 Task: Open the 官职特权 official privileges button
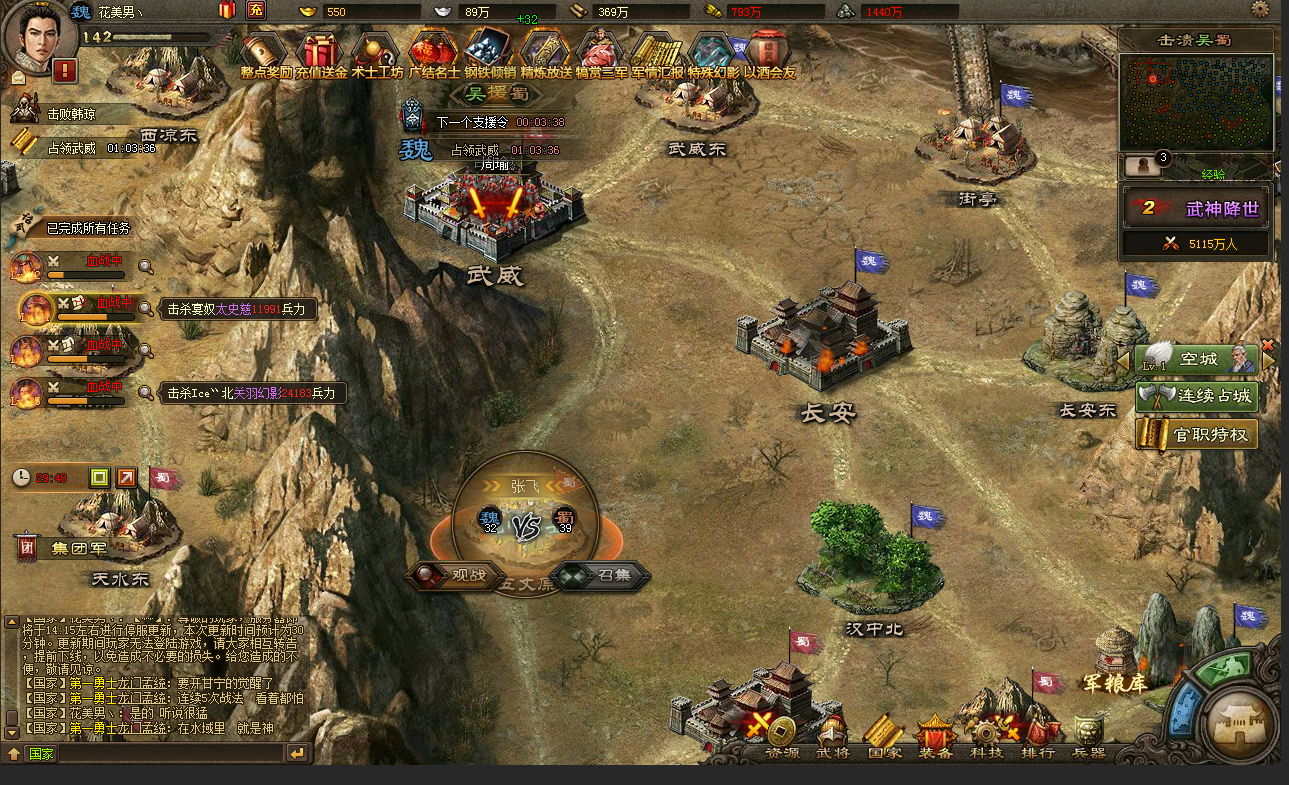1197,434
